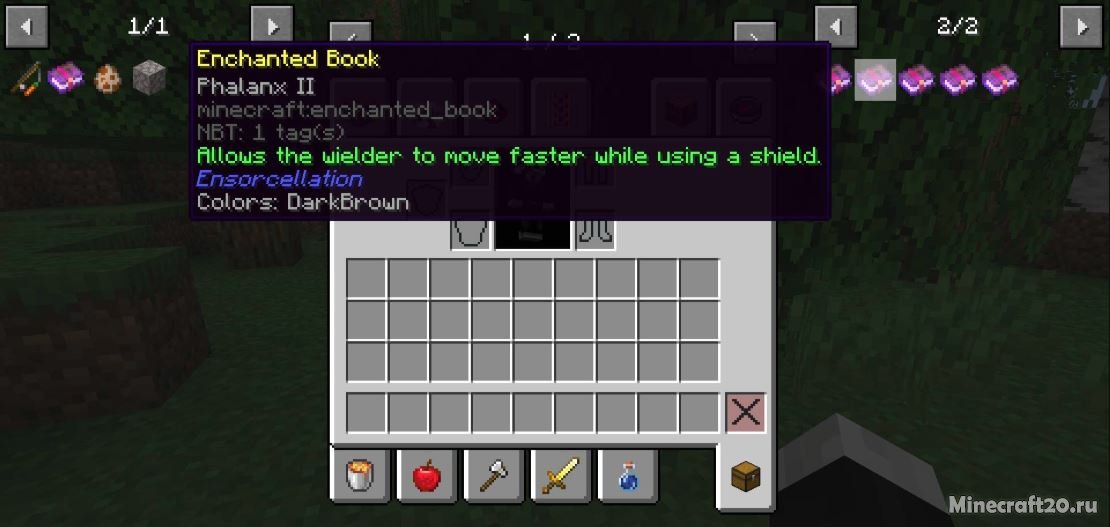Pick the enchanted book beside the cookie

(x=66, y=78)
